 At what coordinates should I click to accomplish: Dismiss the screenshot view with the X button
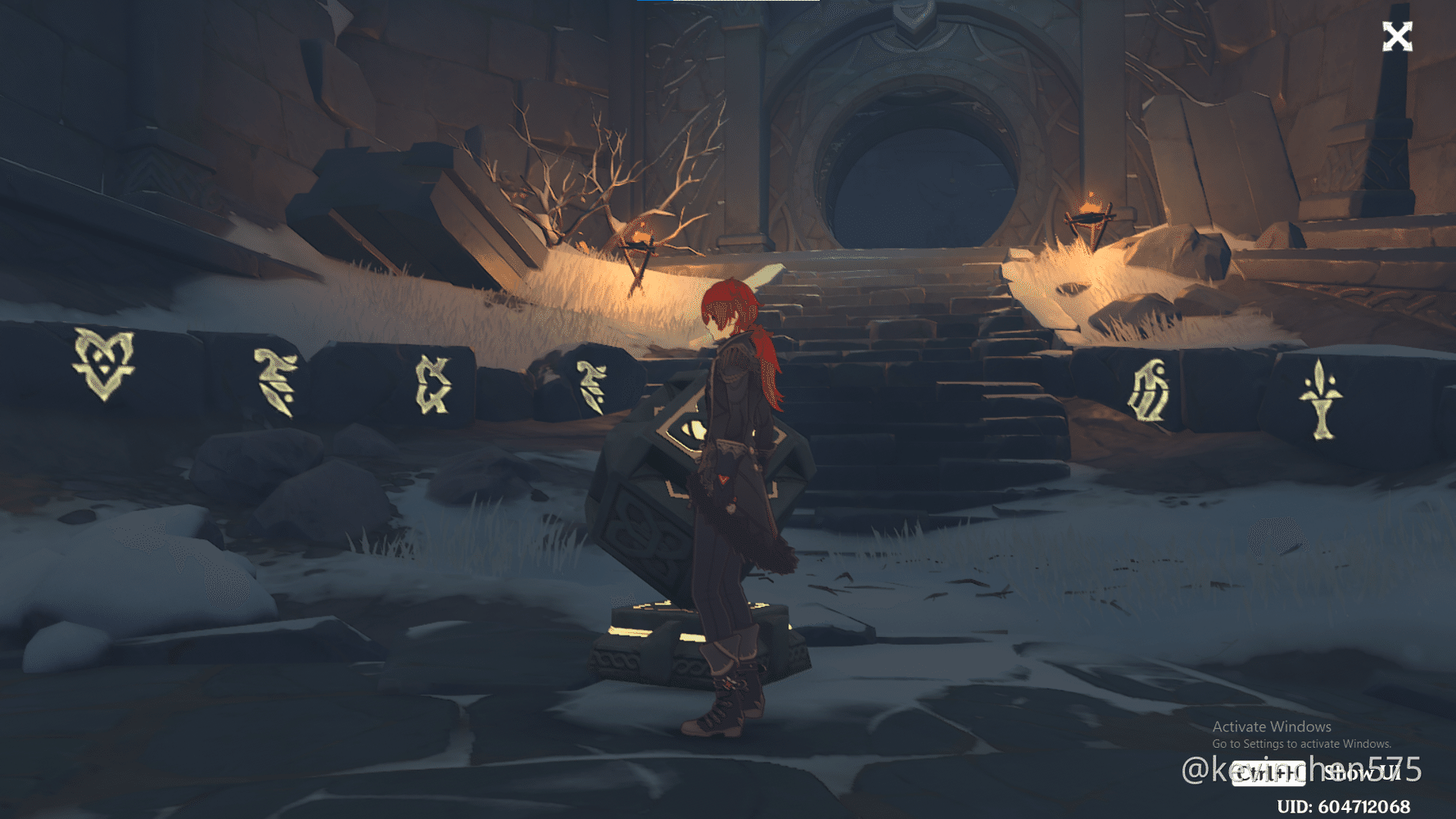(x=1398, y=34)
